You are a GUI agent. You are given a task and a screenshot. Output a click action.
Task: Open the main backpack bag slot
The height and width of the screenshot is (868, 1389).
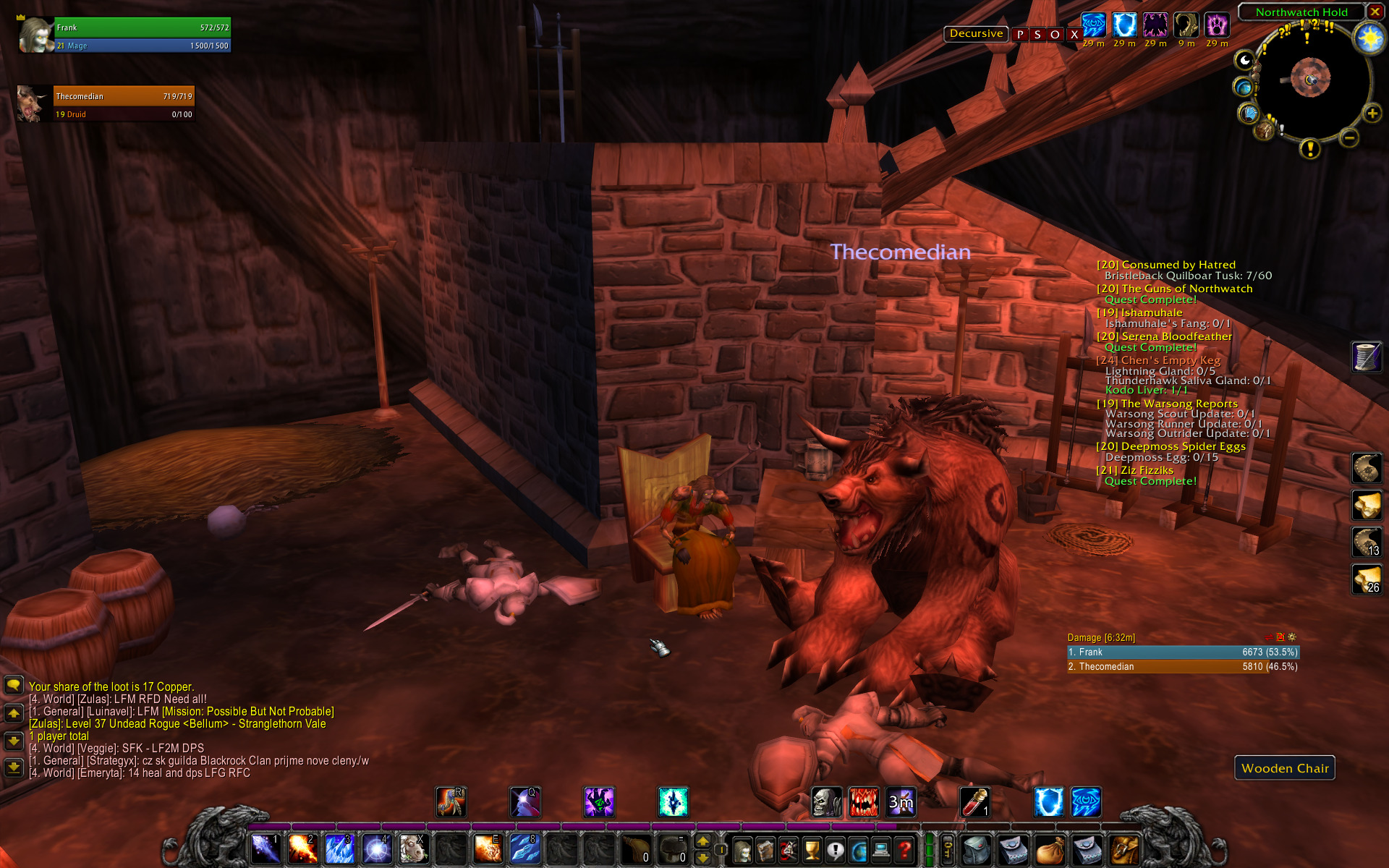point(1123,850)
